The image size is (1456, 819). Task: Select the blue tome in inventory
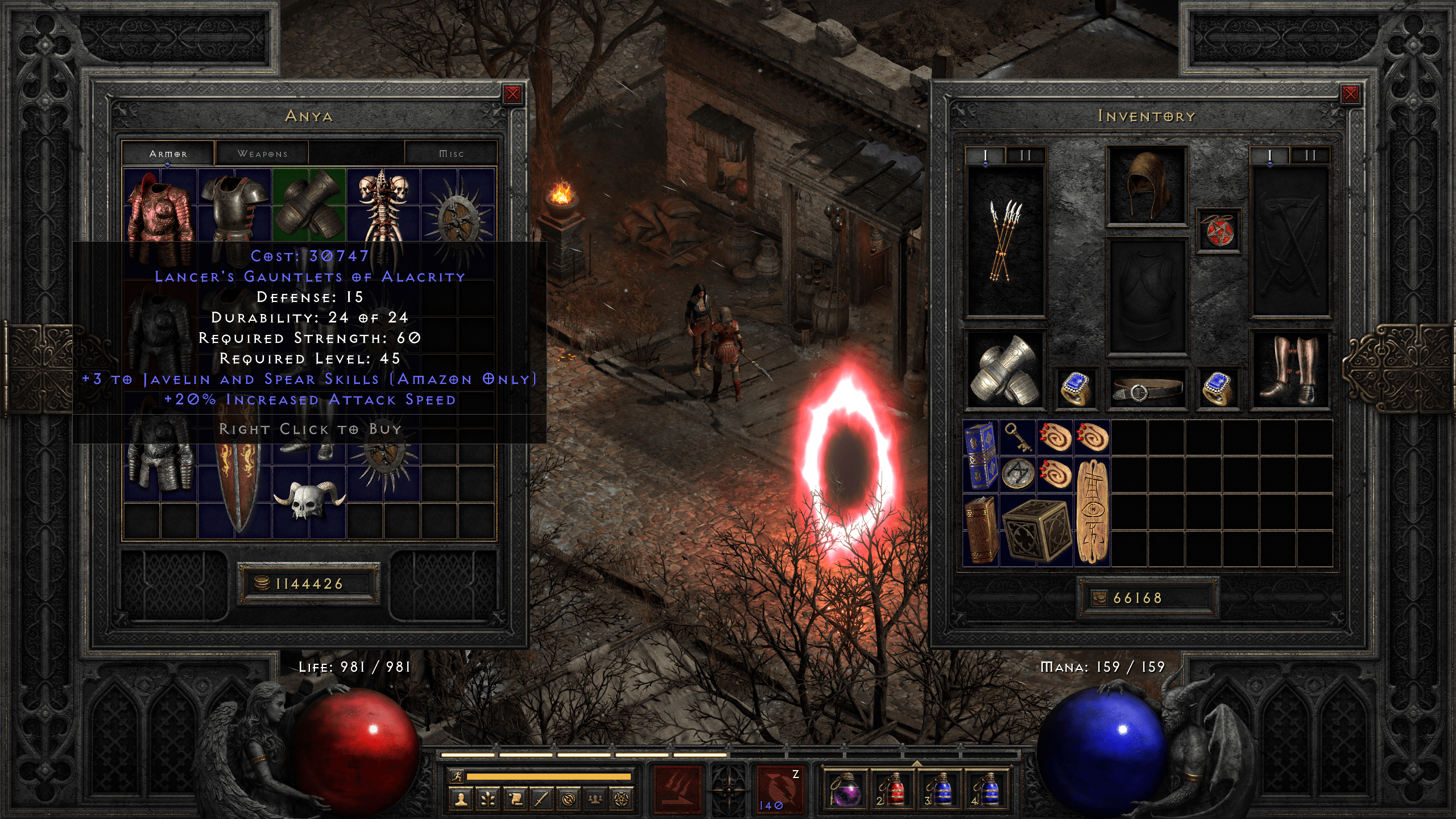point(980,455)
